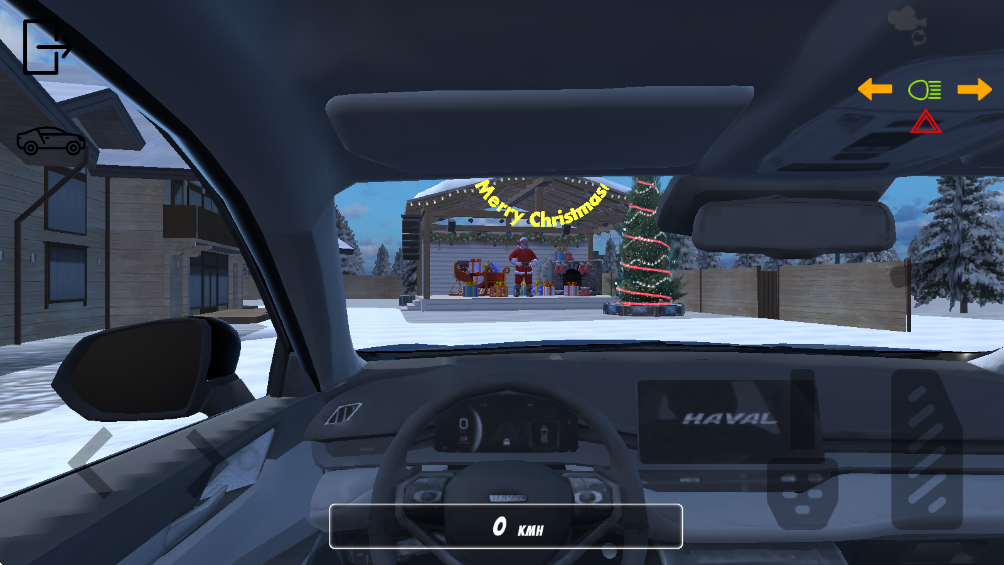Image resolution: width=1004 pixels, height=565 pixels.
Task: Activate the right turn signal arrow
Action: tap(974, 90)
